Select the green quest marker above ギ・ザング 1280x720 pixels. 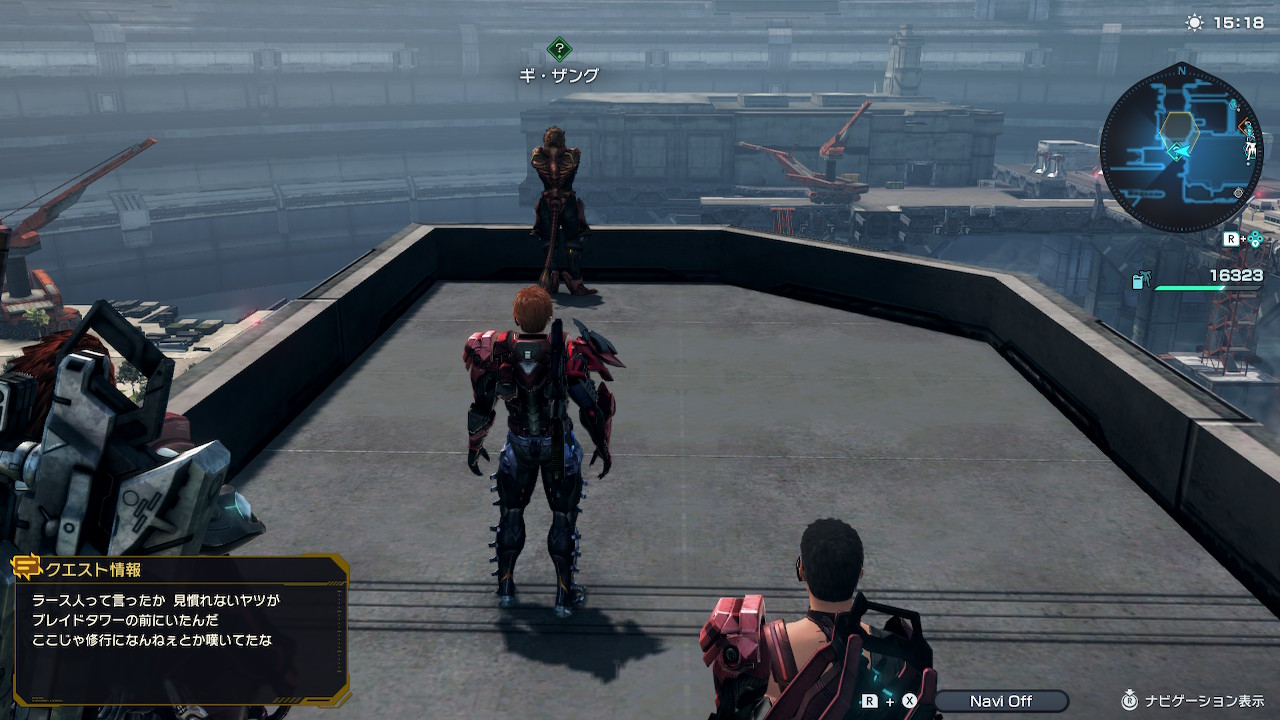pyautogui.click(x=559, y=49)
